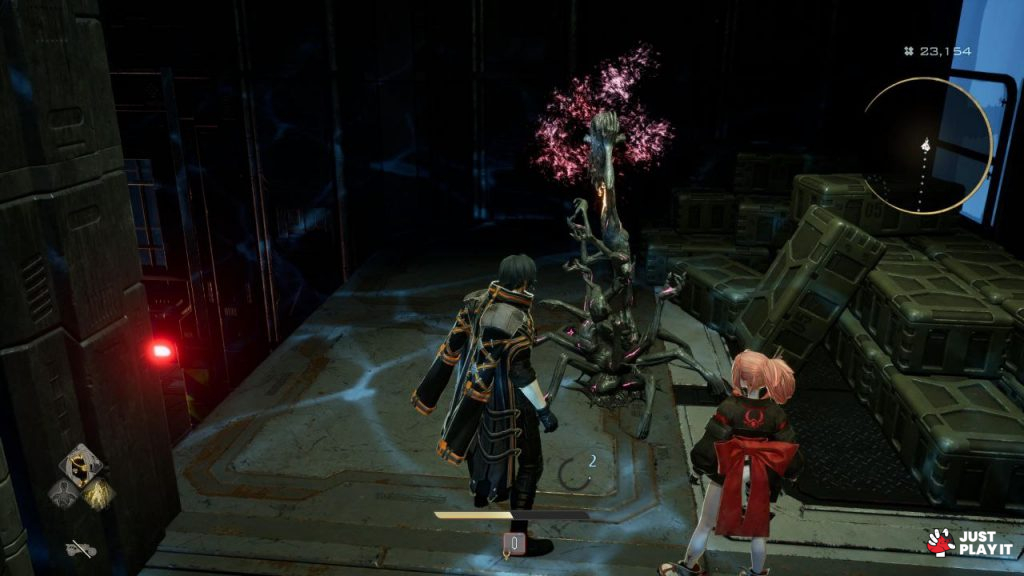Select the gold horned mask diamond icon
This screenshot has width=1024, height=576.
(80, 466)
